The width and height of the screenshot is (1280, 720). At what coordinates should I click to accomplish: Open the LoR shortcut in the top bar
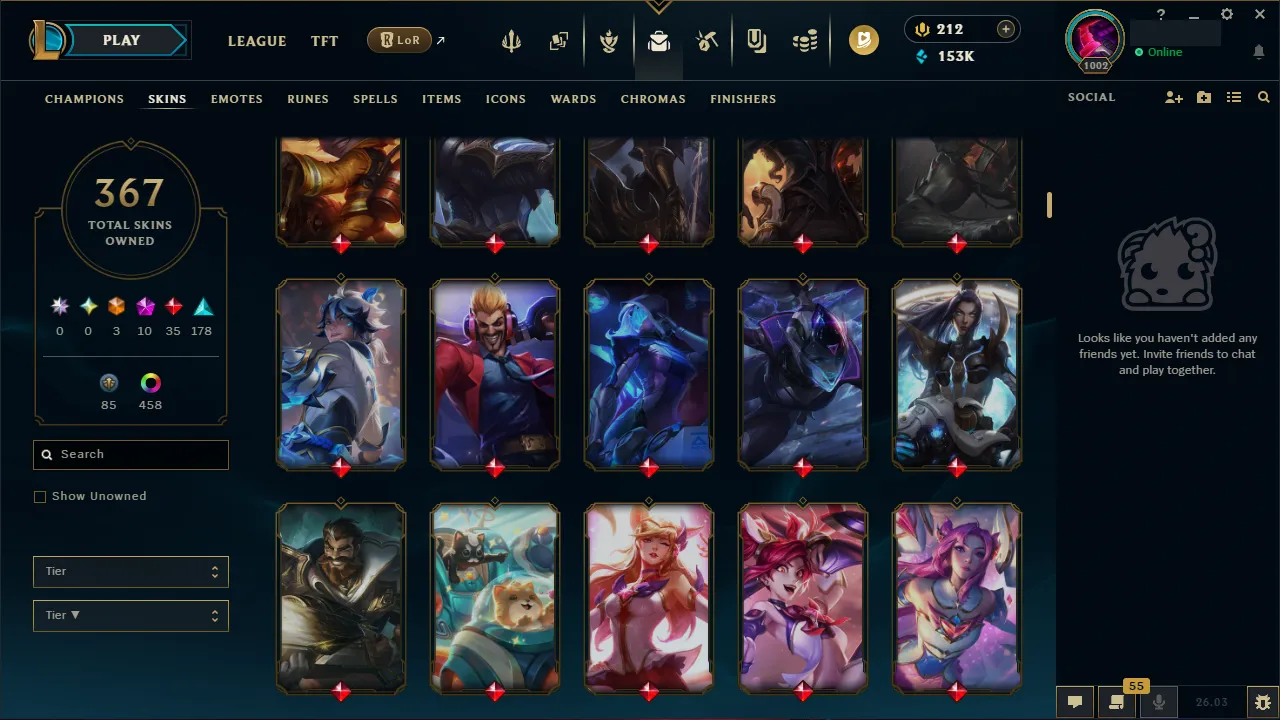click(399, 40)
